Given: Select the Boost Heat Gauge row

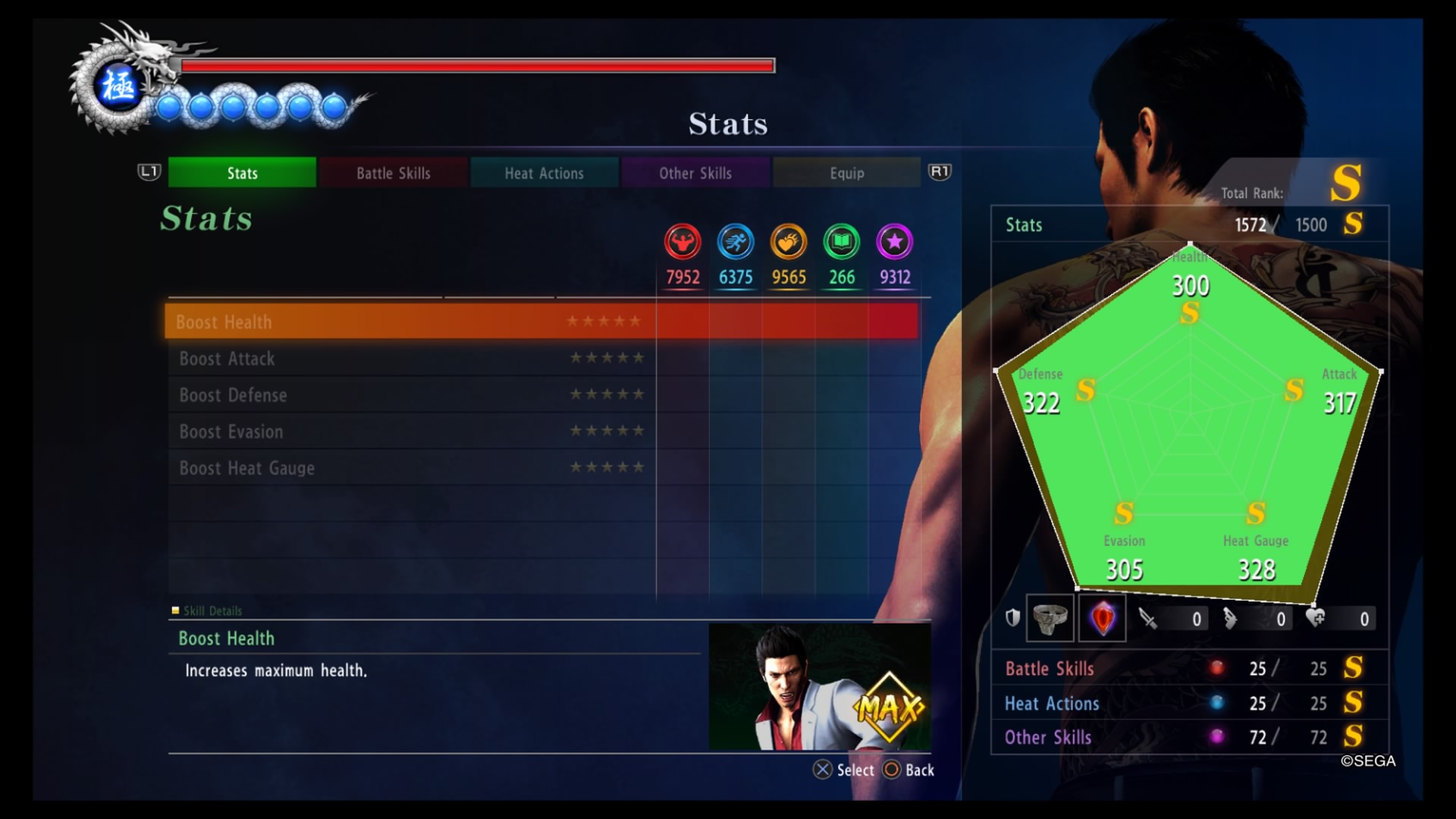Looking at the screenshot, I should [x=409, y=467].
